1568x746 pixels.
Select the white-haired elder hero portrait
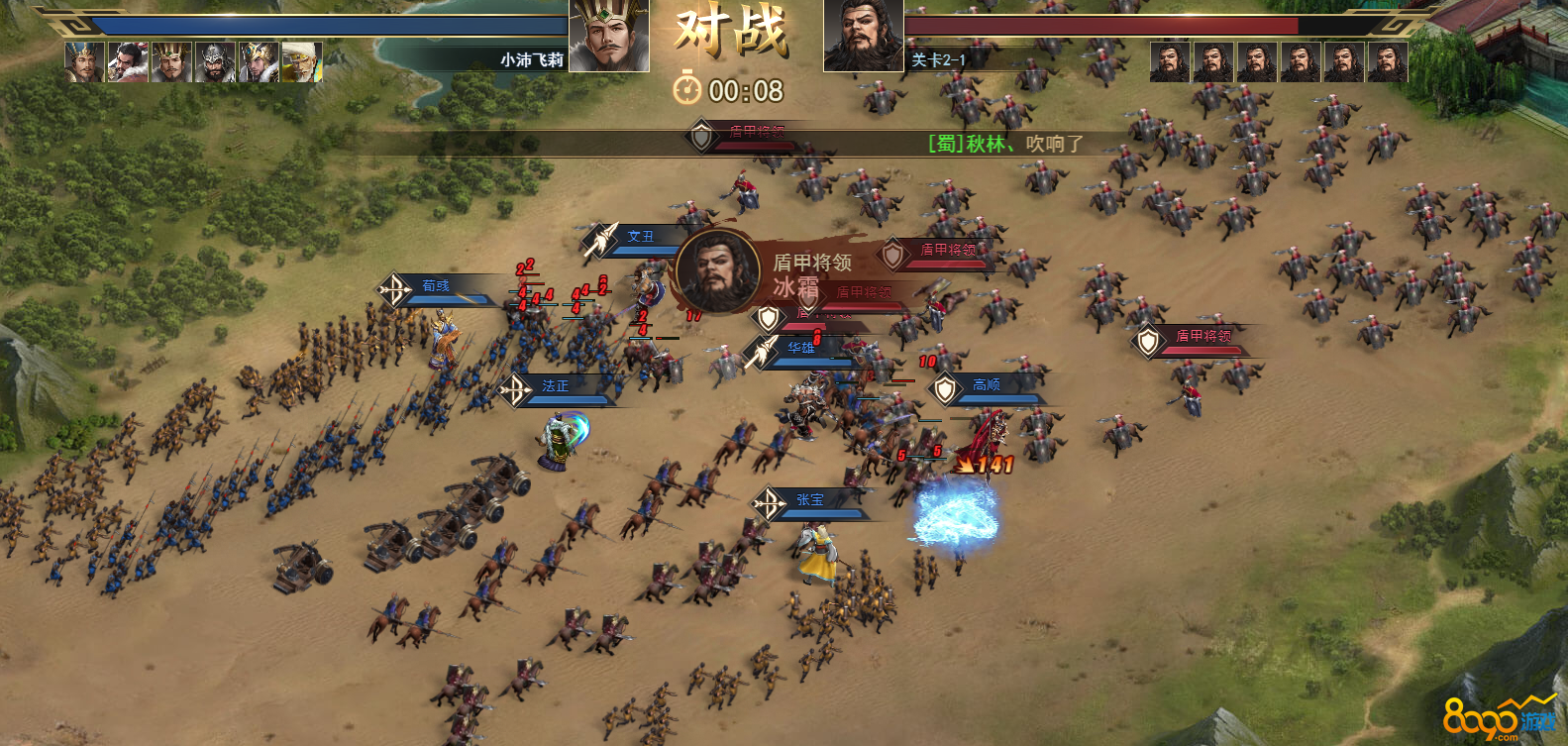coord(301,62)
